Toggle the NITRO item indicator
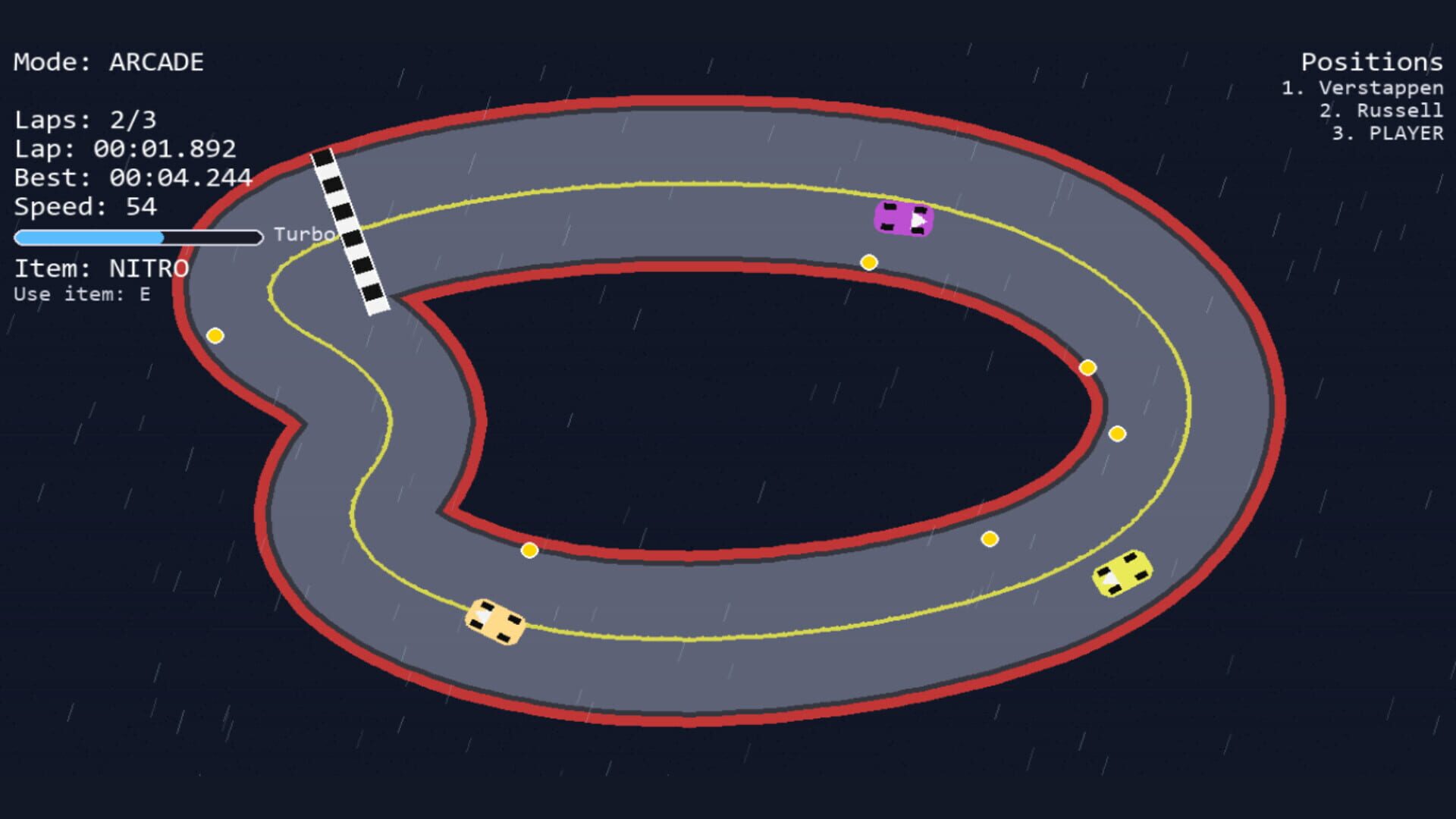The width and height of the screenshot is (1456, 819). tap(101, 266)
